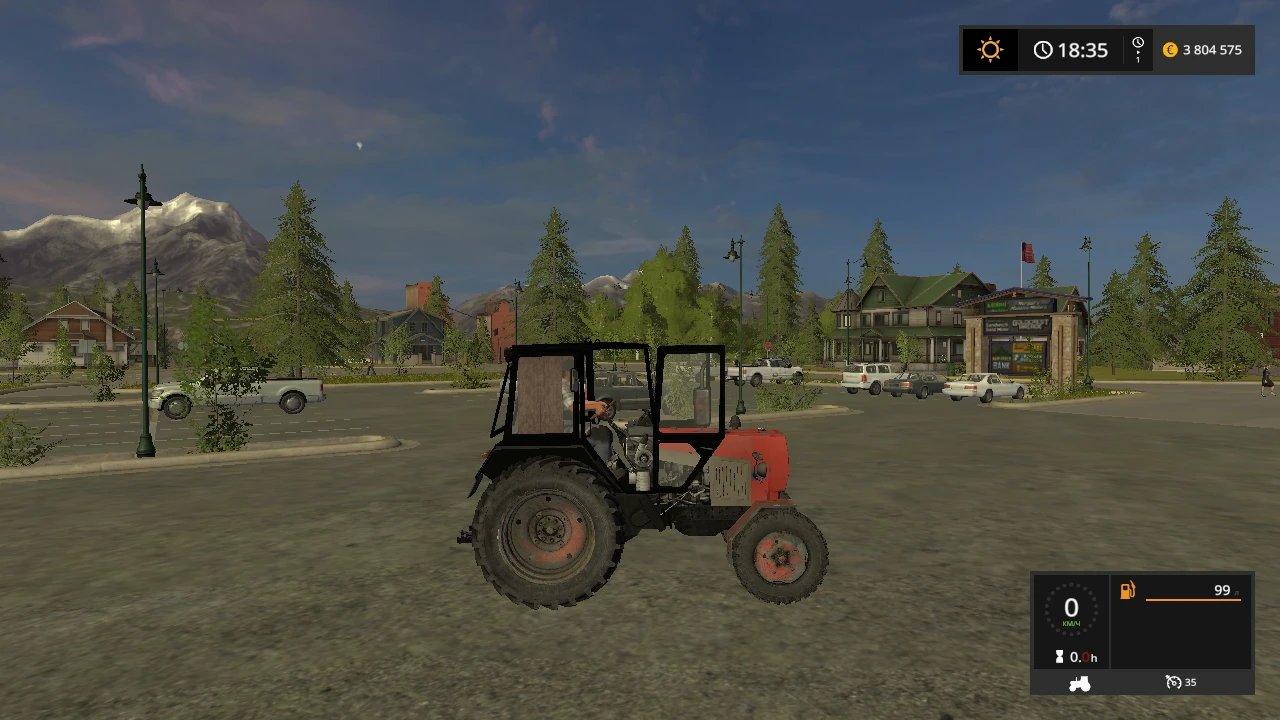
Task: Click the sun weather icon
Action: pos(990,47)
